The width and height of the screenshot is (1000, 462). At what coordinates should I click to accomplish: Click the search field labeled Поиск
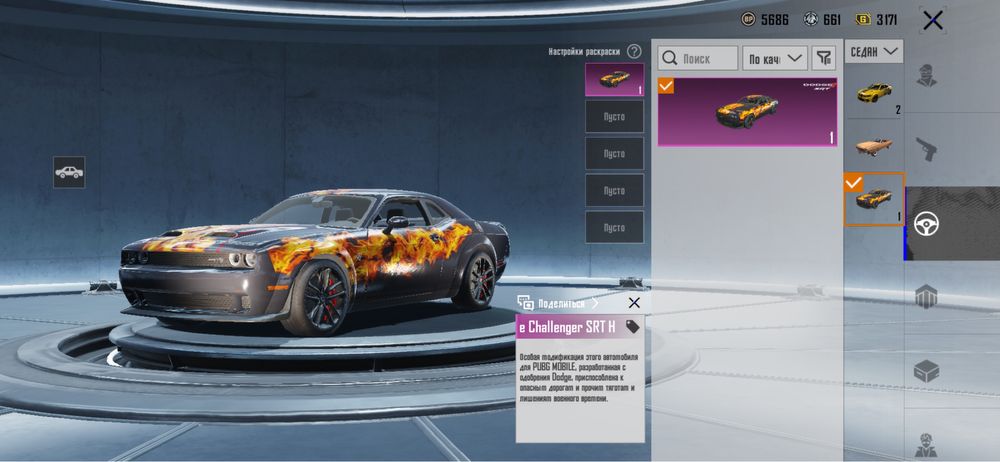pyautogui.click(x=700, y=59)
